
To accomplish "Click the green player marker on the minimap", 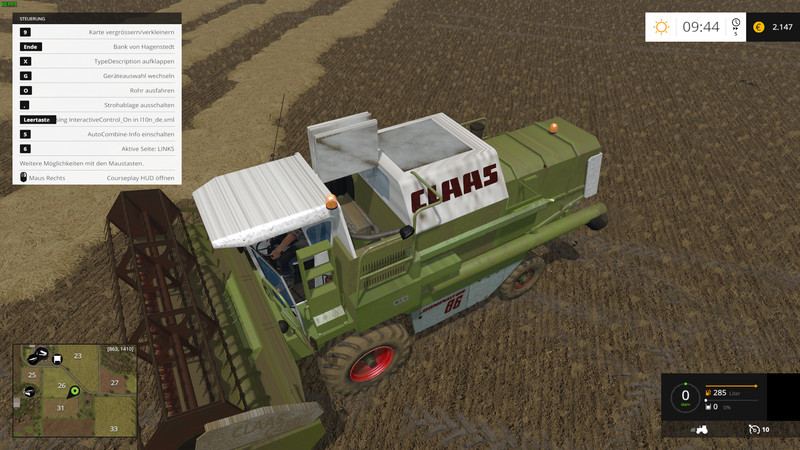I will tap(74, 391).
